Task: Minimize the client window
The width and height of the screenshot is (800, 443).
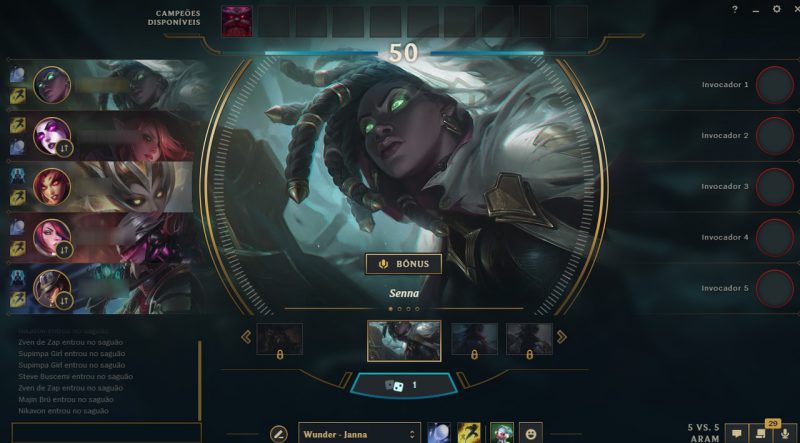Action: point(755,9)
